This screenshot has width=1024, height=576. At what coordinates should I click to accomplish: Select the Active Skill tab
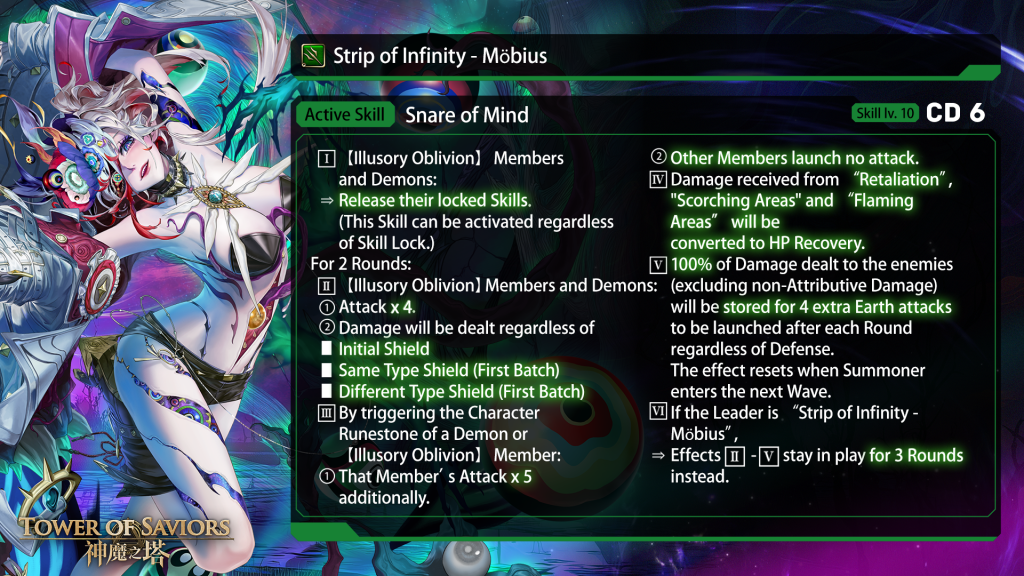pos(345,114)
